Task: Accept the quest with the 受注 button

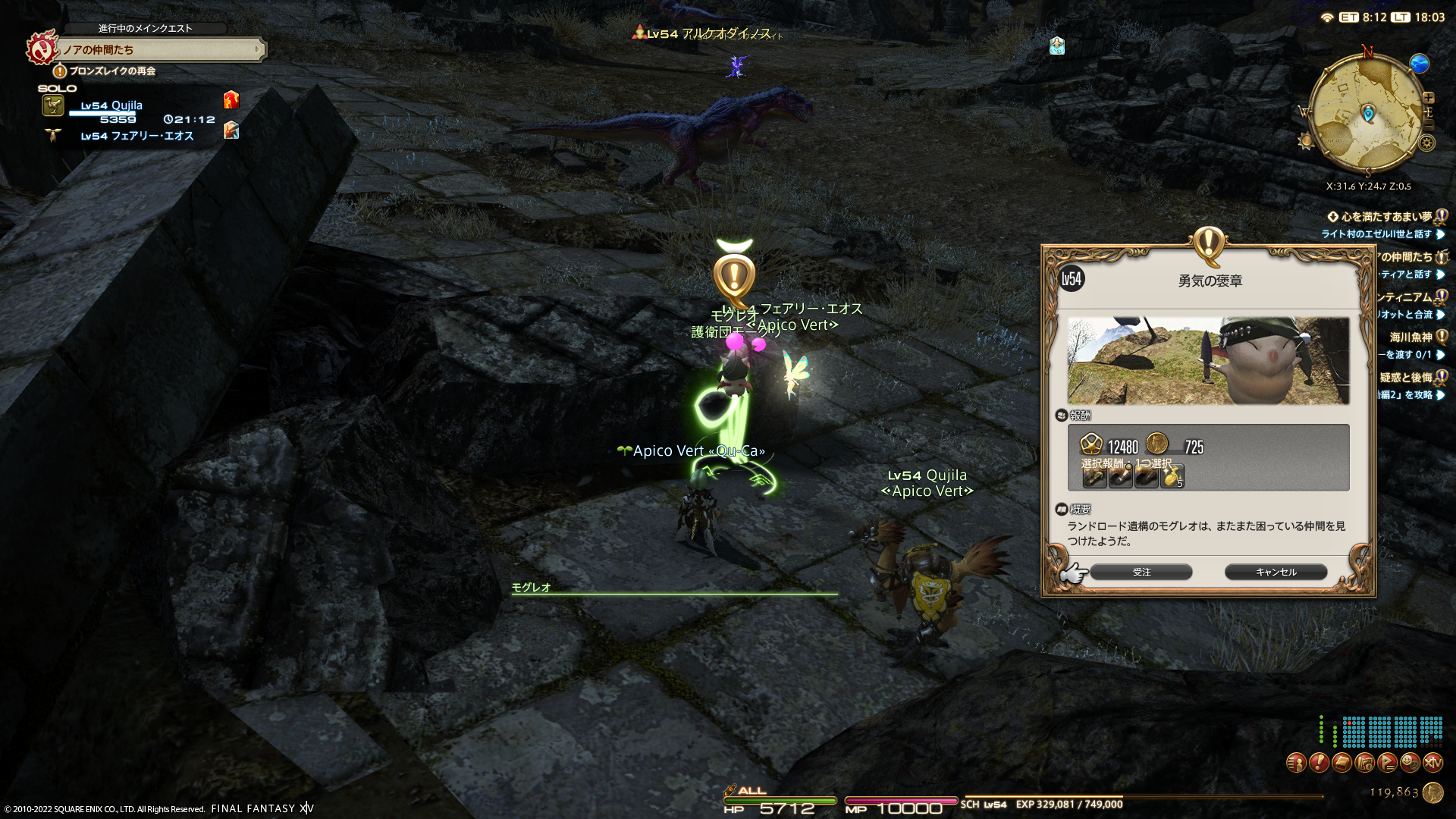Action: tap(1141, 573)
